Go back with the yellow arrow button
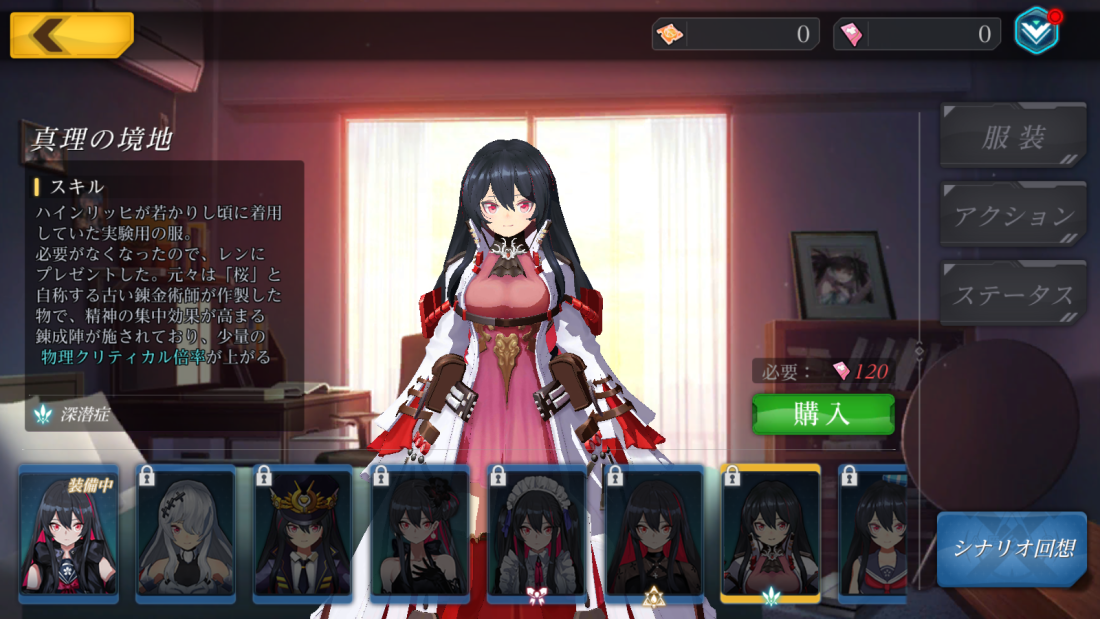Viewport: 1100px width, 619px height. (71, 35)
